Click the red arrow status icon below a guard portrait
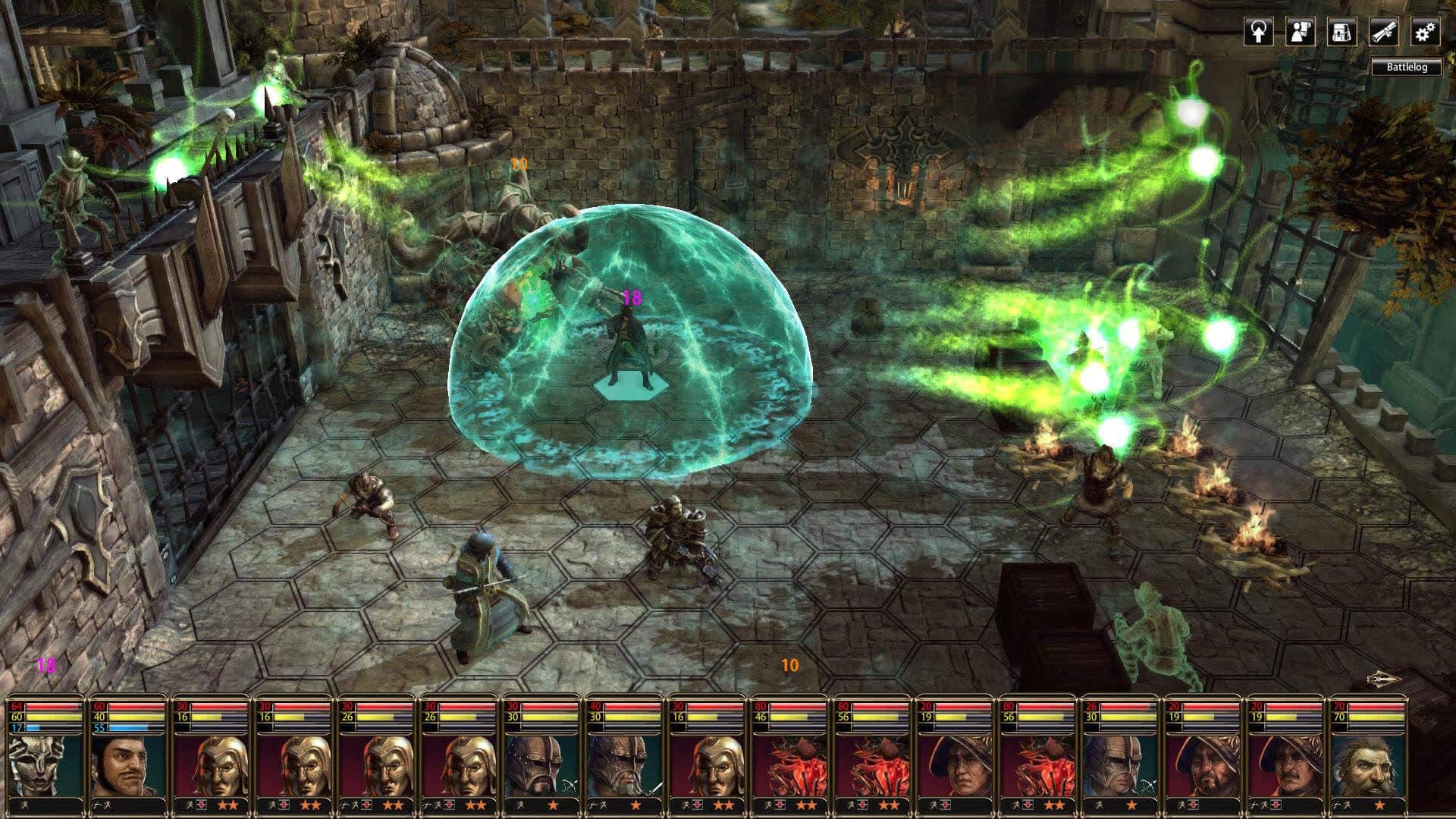Viewport: 1456px width, 819px height. click(x=201, y=805)
